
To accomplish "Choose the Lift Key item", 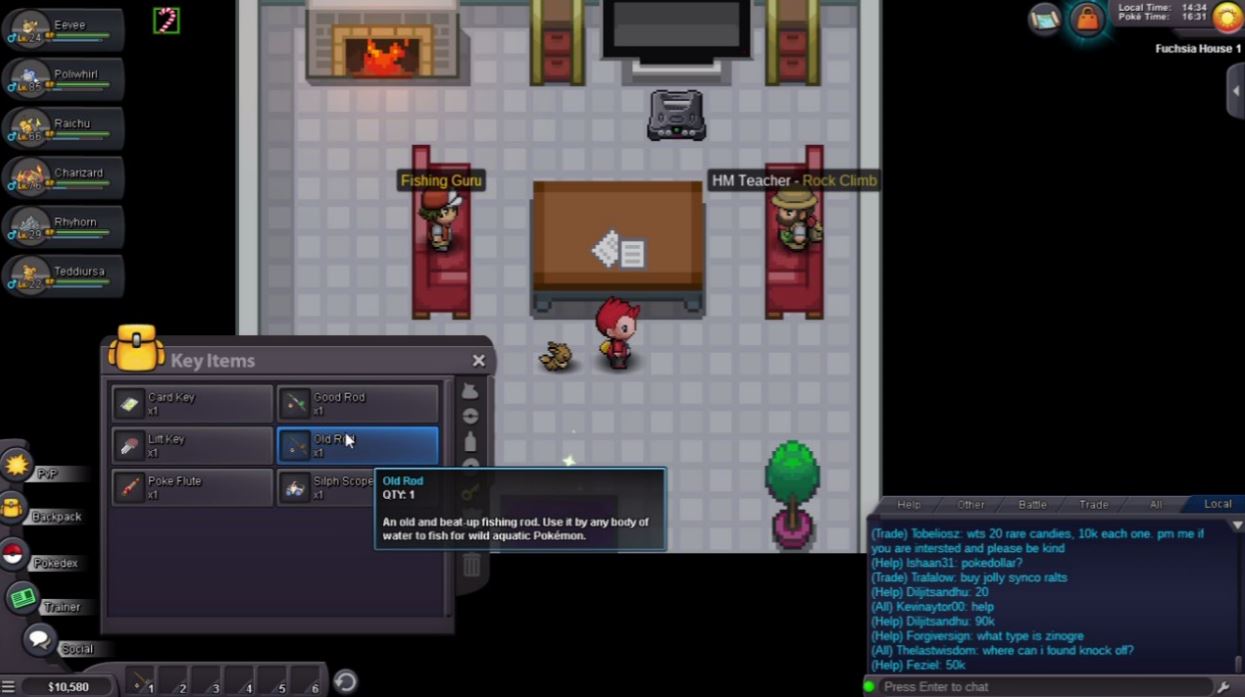I will click(x=192, y=445).
